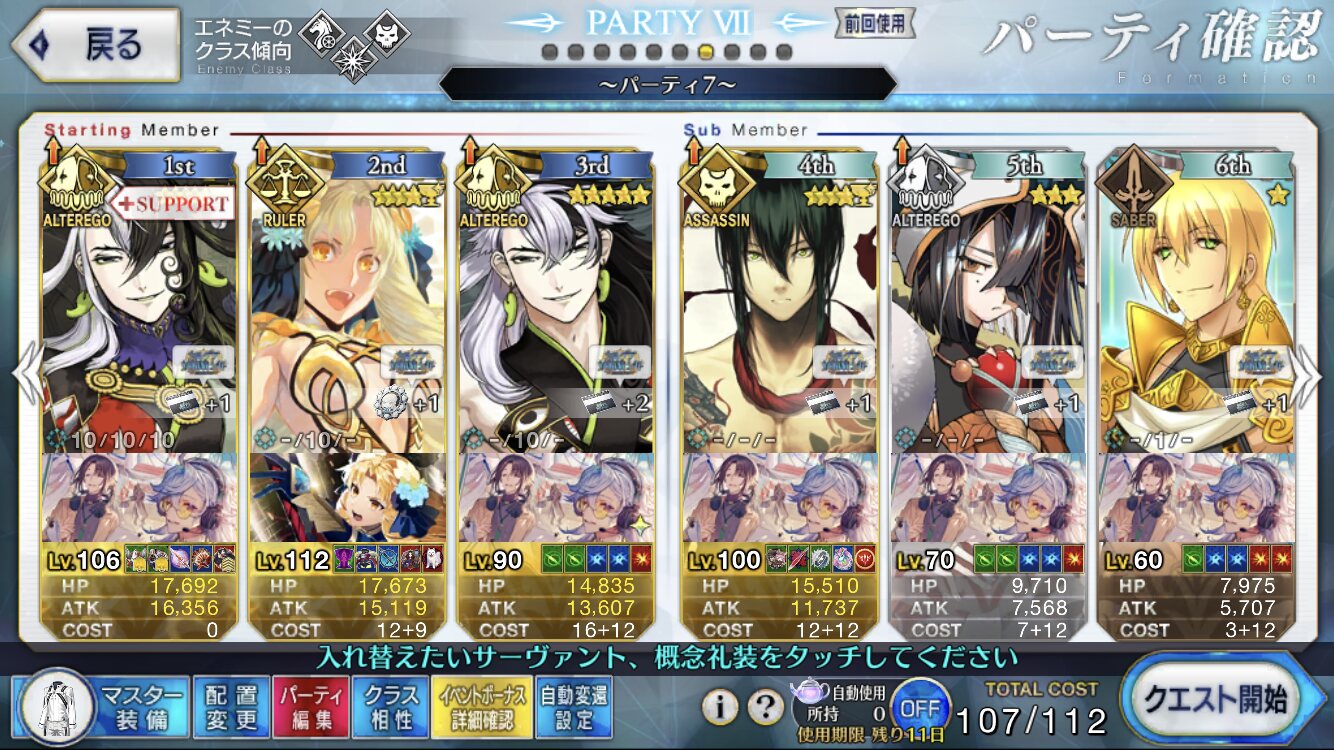Click the round info 'i' icon
Image resolution: width=1334 pixels, height=750 pixels.
pyautogui.click(x=719, y=707)
